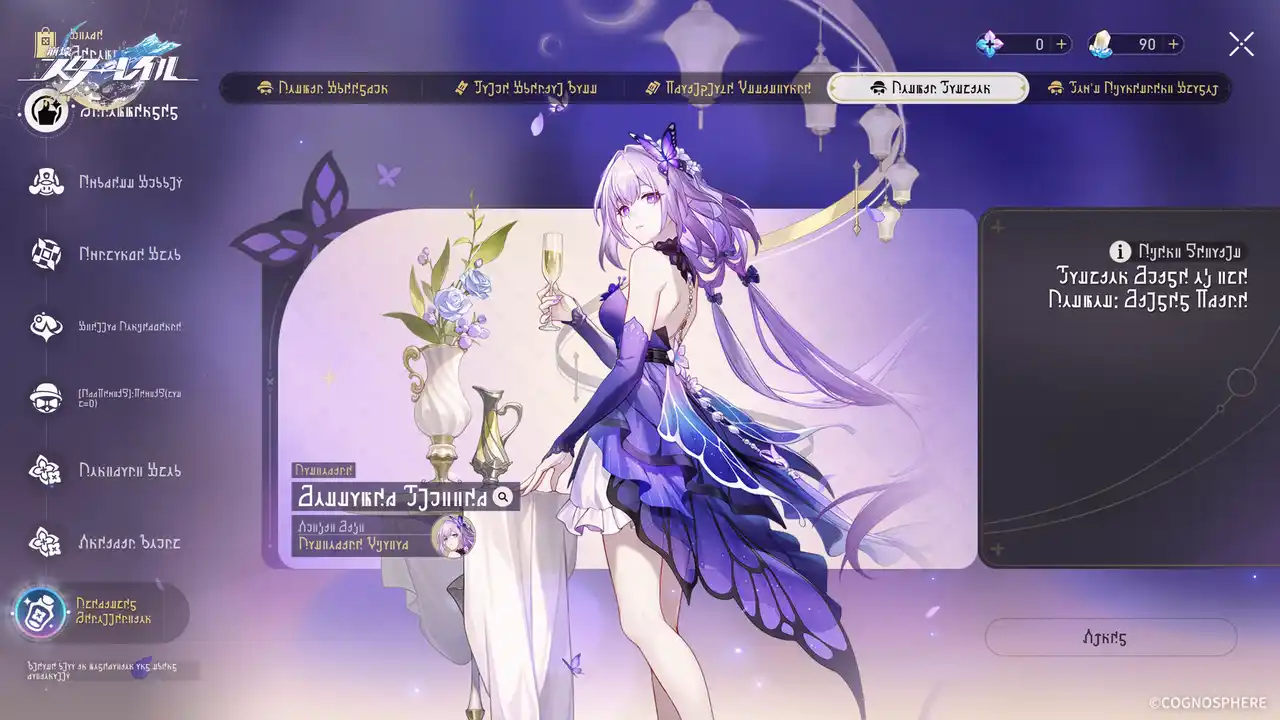
Task: Click the wide pill button below the dark panel
Action: 1110,637
